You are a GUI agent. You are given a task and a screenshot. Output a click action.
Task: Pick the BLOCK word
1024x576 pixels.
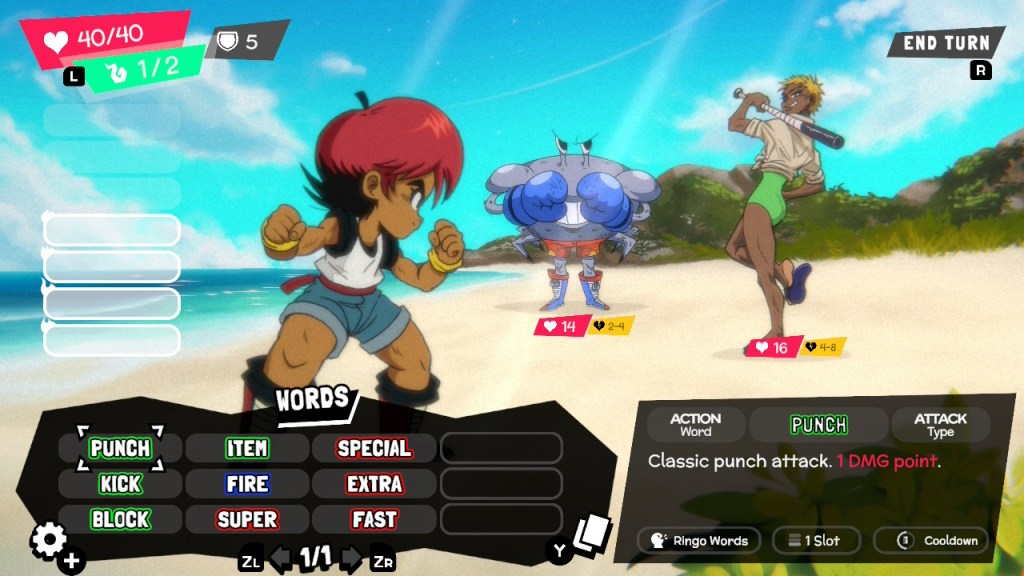120,520
